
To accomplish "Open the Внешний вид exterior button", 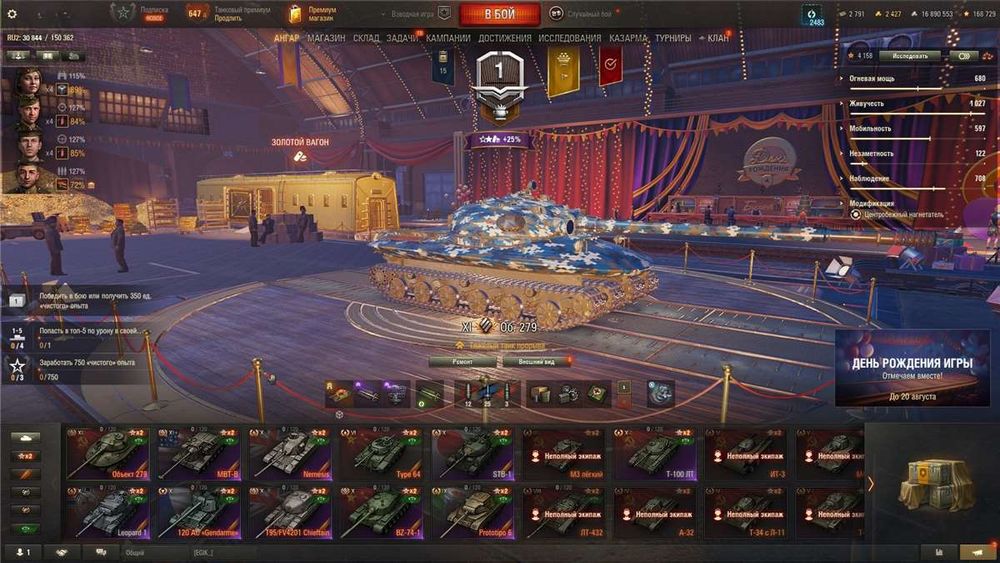I will coord(537,361).
